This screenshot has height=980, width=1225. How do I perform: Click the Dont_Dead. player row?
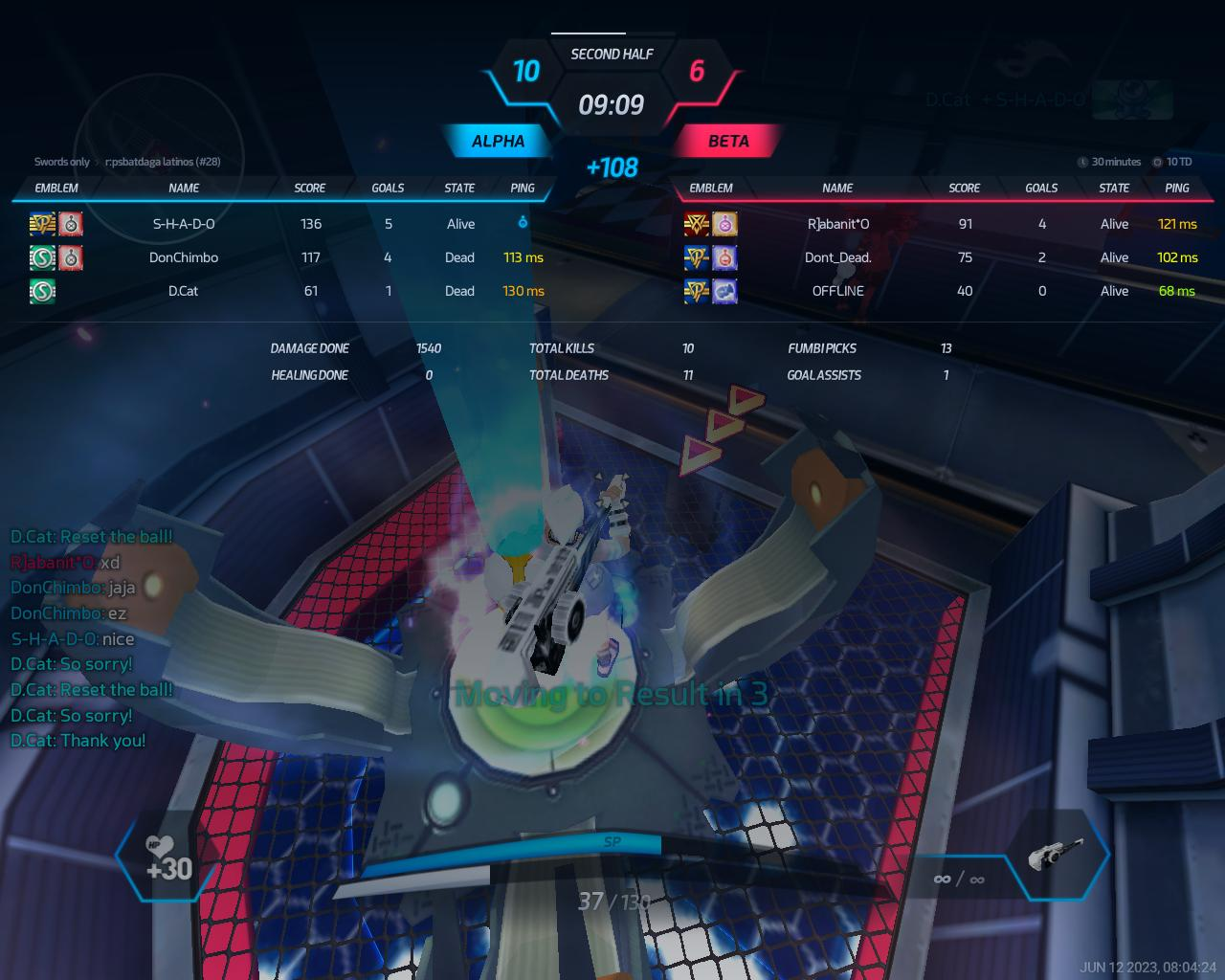pos(838,257)
